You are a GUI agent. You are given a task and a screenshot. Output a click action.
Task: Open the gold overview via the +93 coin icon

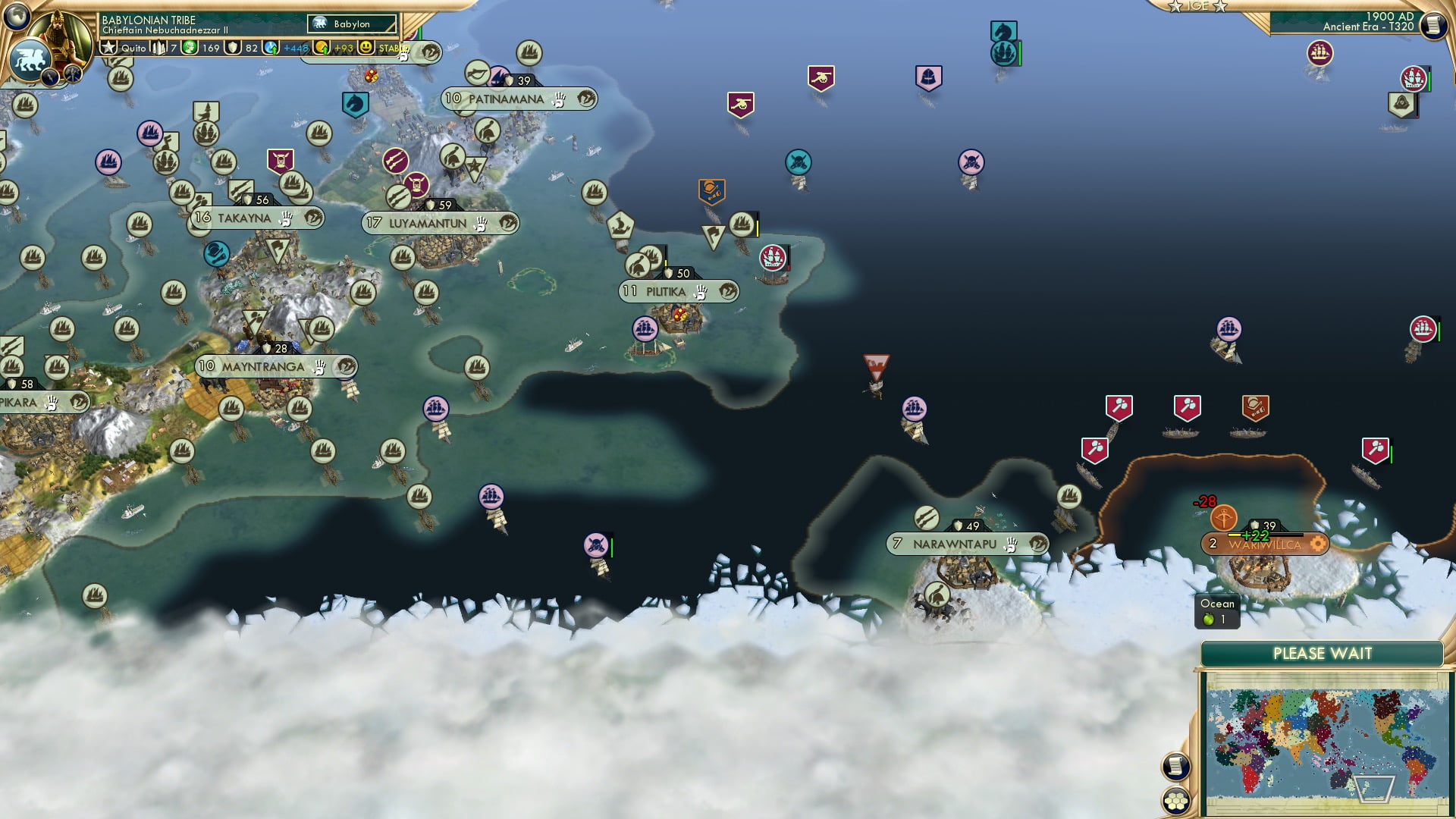pos(321,49)
